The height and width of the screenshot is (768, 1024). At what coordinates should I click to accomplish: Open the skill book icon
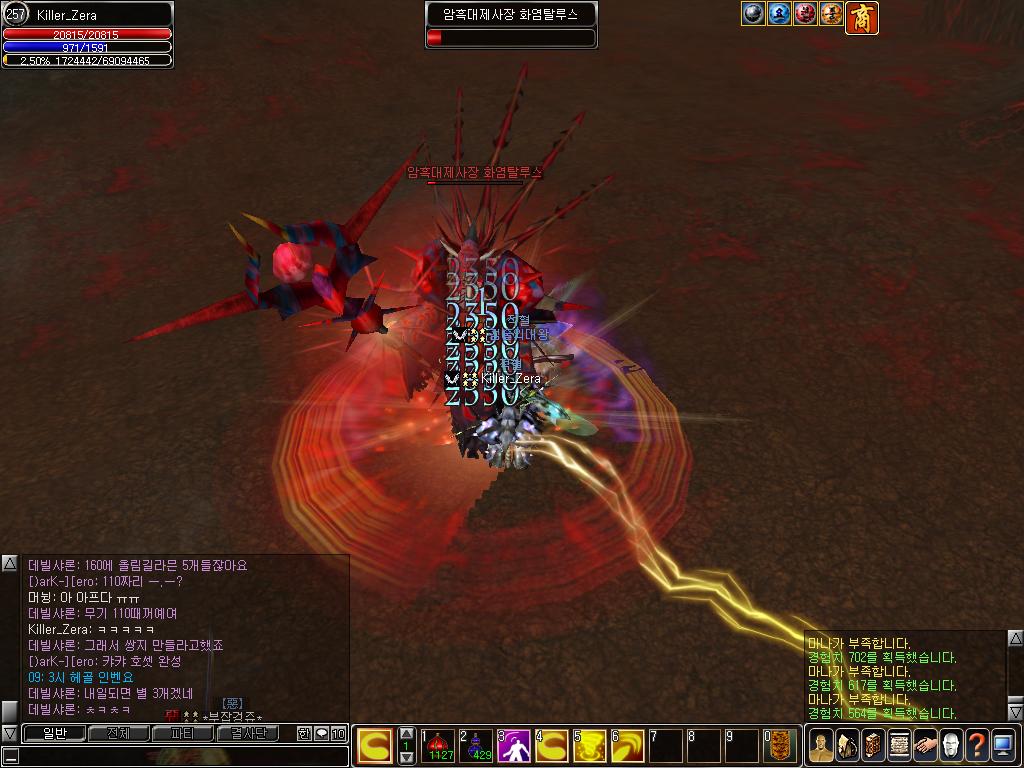pyautogui.click(x=873, y=745)
